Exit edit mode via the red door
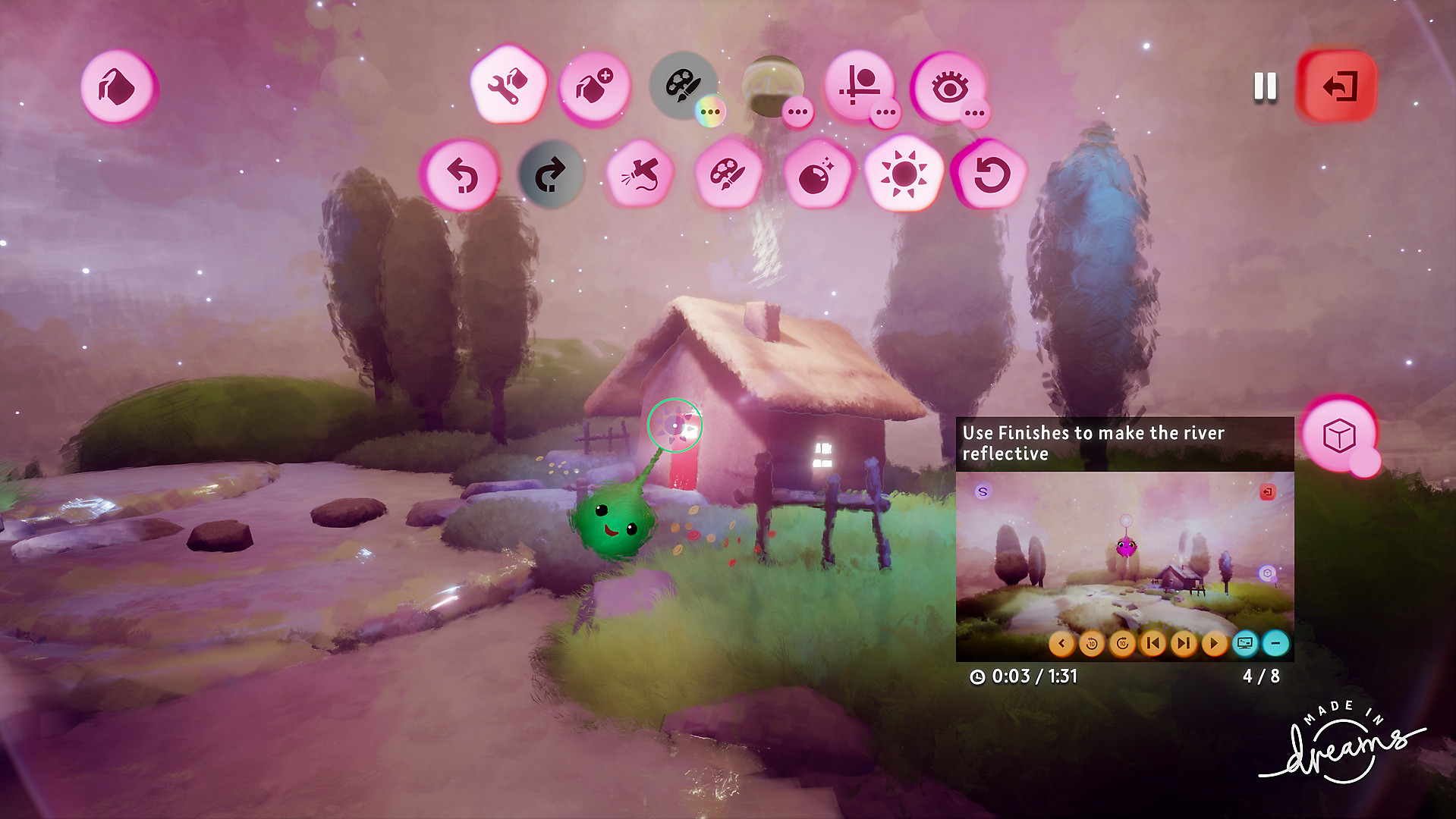The image size is (1456, 819). pyautogui.click(x=1337, y=86)
